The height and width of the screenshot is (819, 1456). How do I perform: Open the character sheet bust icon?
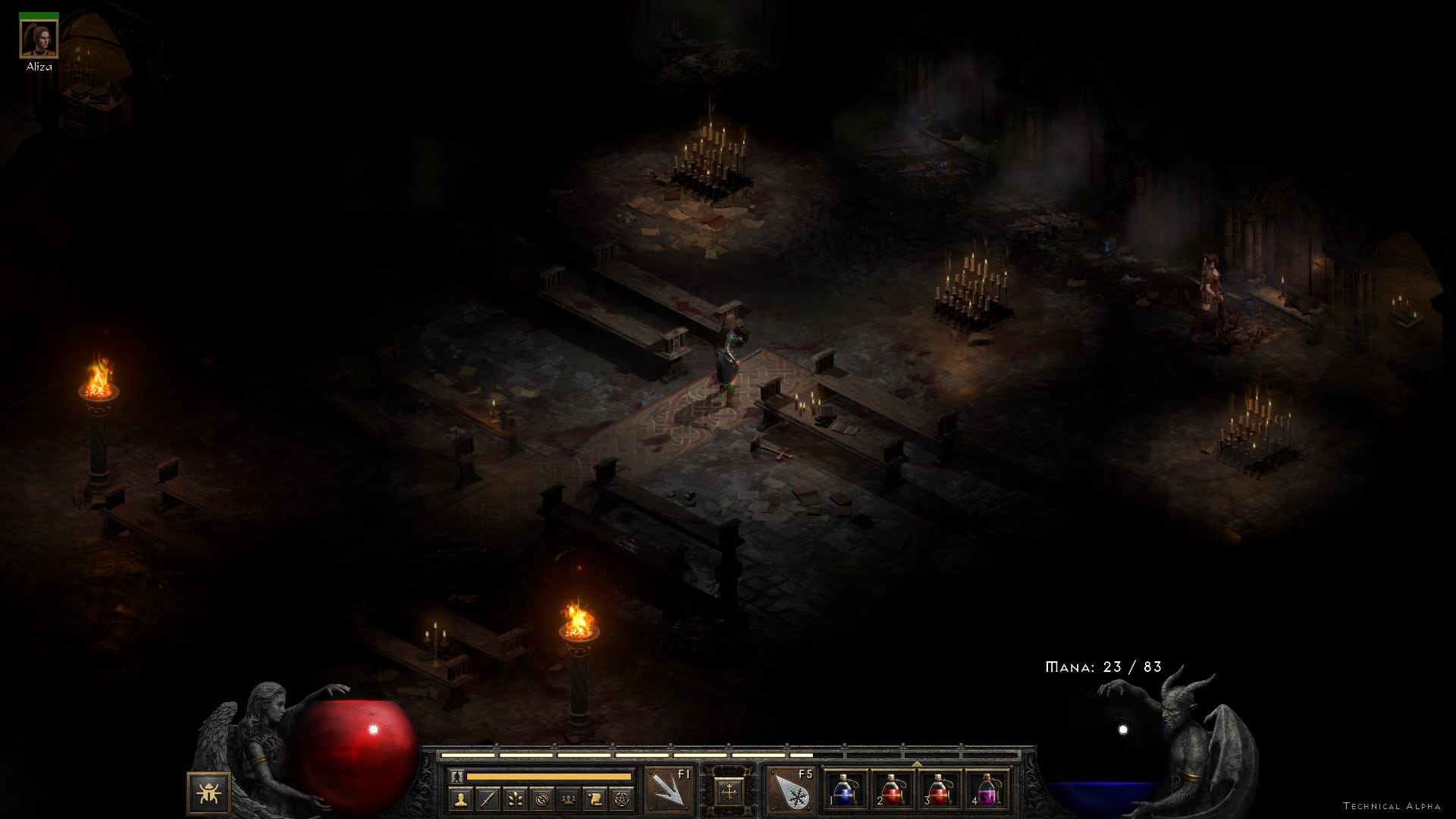coord(460,799)
